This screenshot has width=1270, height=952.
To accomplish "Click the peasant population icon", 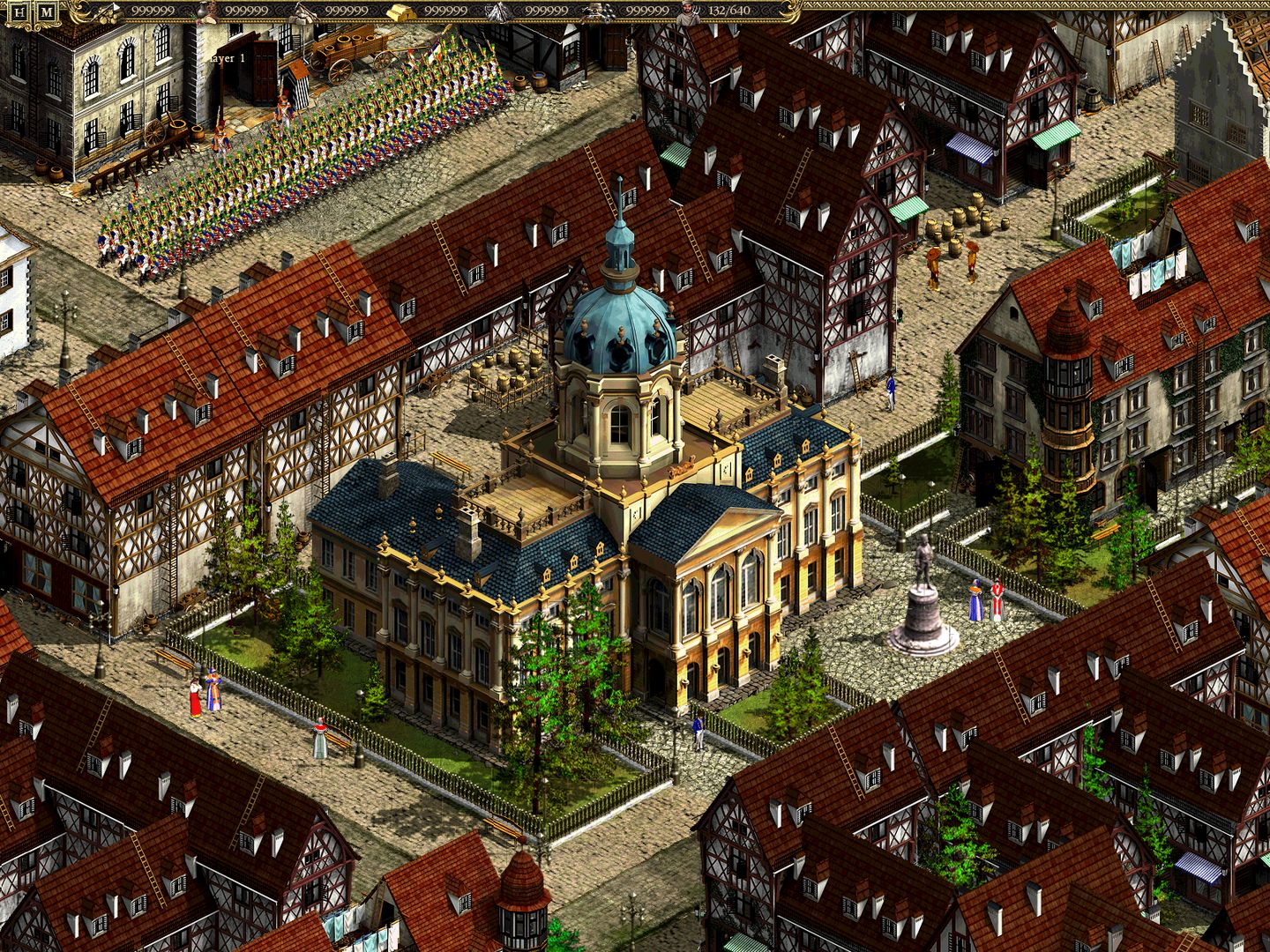I will [x=687, y=11].
